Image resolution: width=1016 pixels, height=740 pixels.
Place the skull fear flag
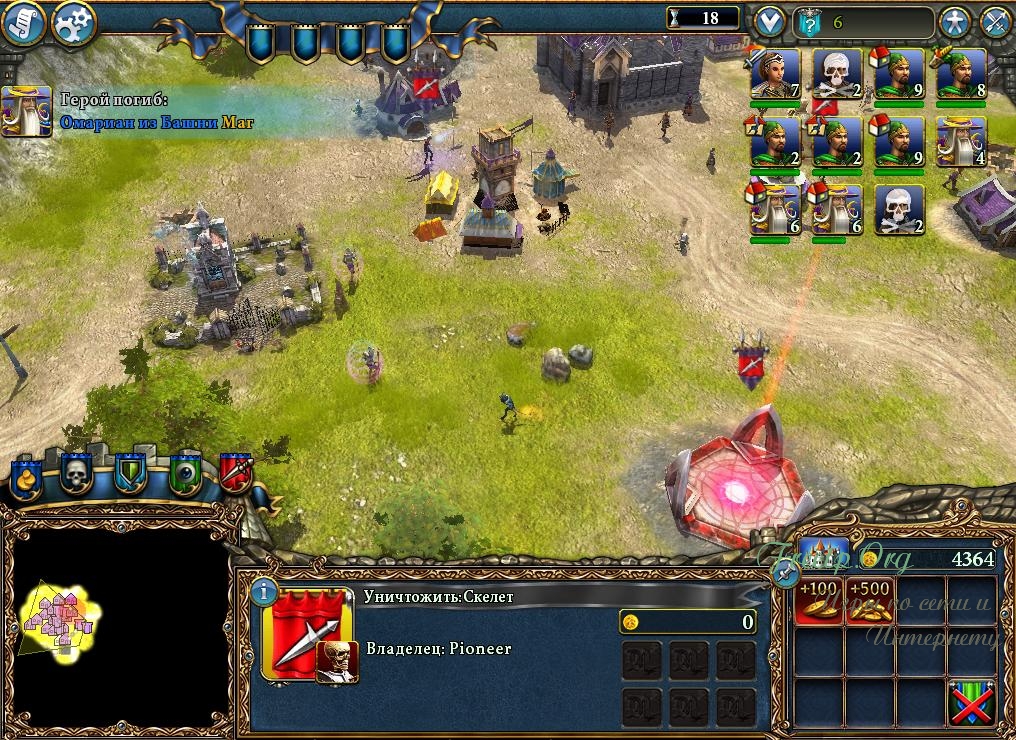pyautogui.click(x=77, y=474)
